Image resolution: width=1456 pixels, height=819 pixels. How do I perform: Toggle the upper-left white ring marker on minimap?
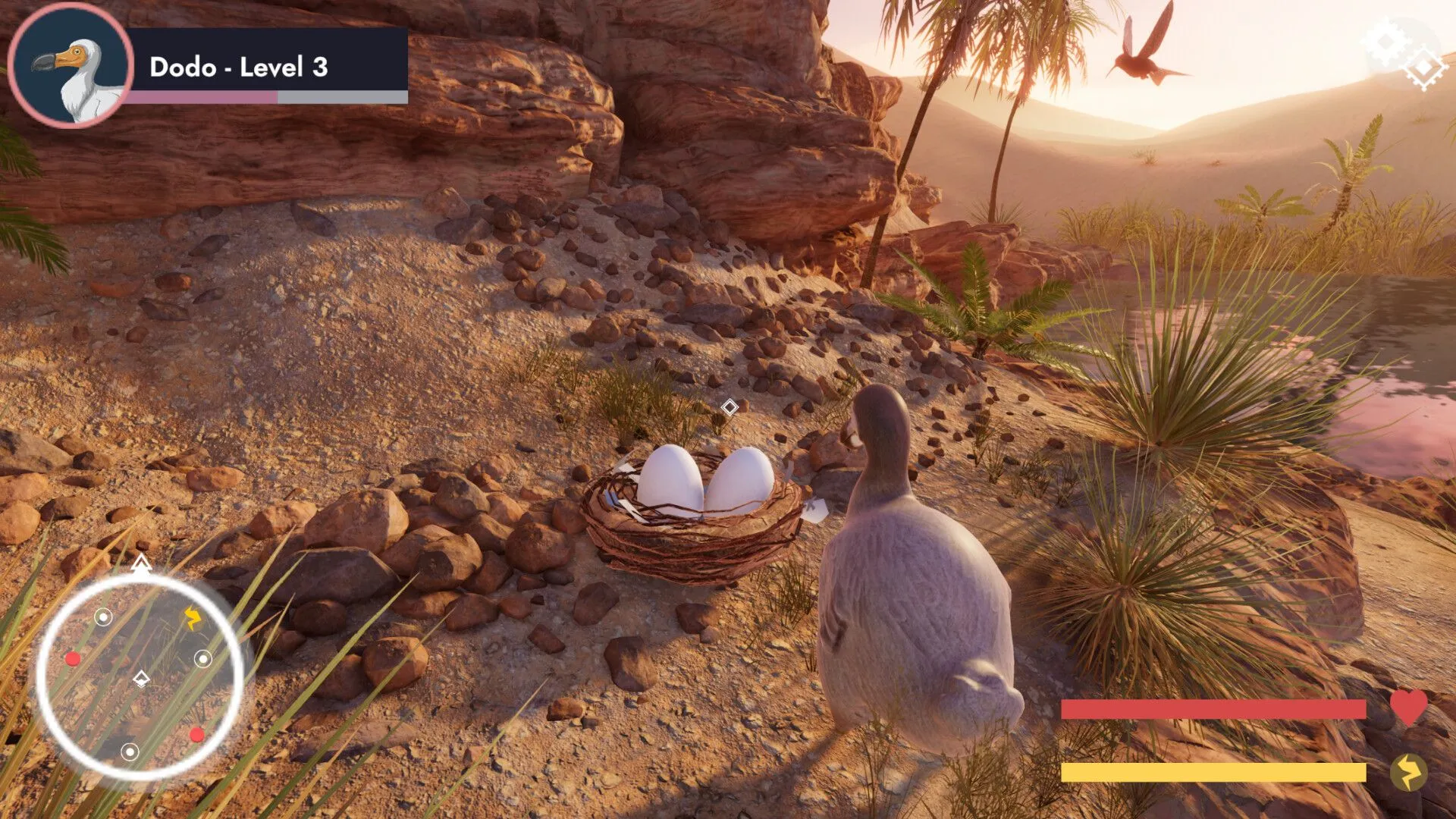point(102,617)
